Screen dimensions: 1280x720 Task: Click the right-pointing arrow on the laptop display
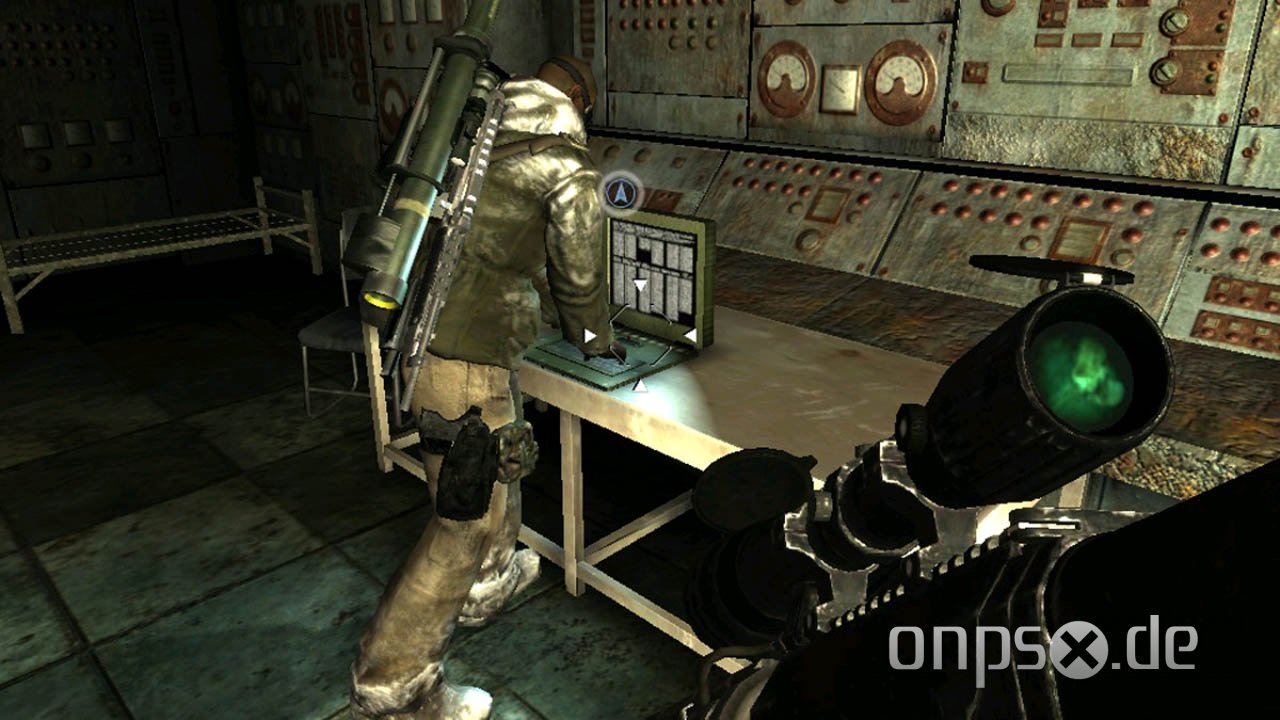click(x=690, y=333)
